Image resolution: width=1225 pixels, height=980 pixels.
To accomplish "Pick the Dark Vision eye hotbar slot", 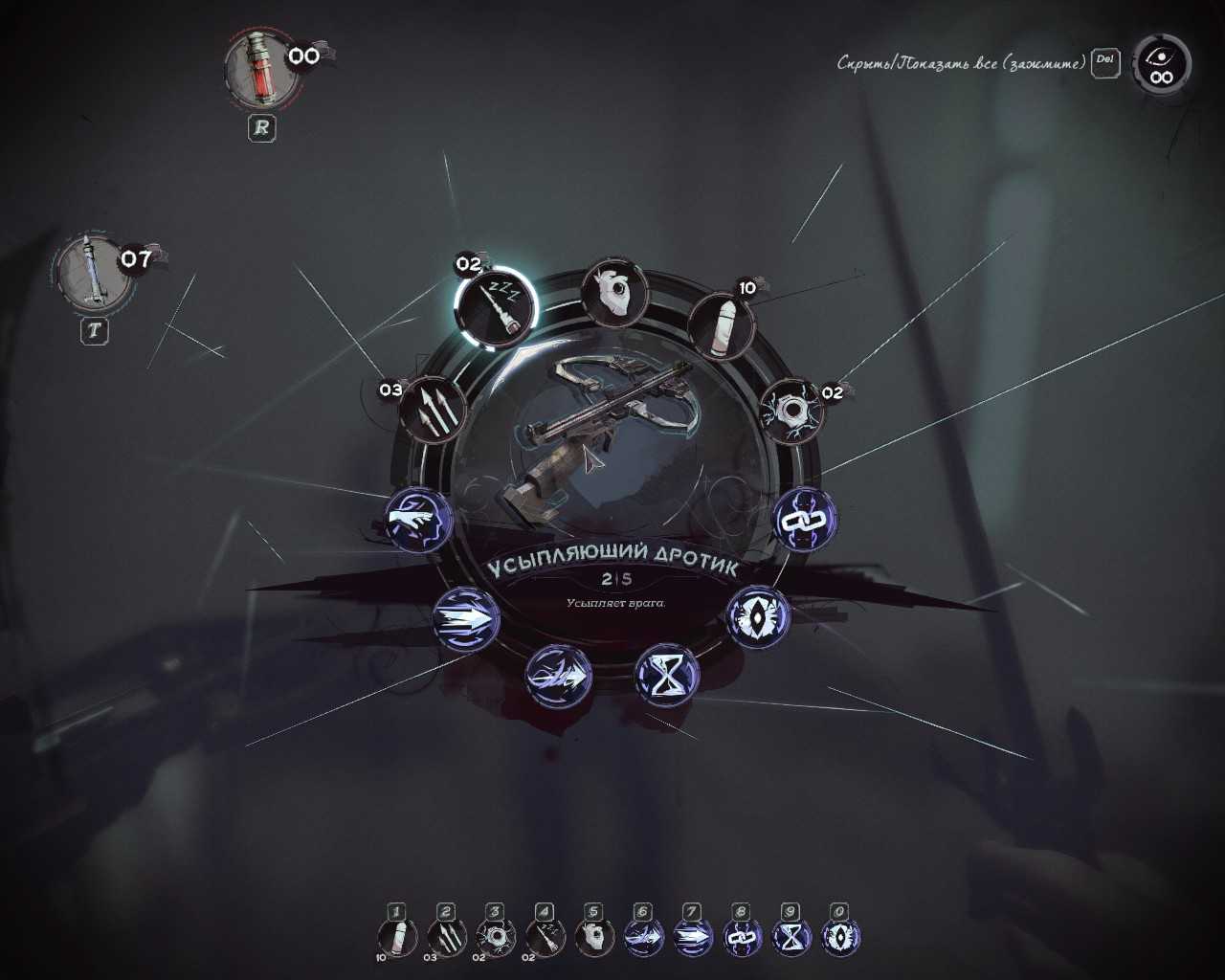I will click(x=840, y=938).
